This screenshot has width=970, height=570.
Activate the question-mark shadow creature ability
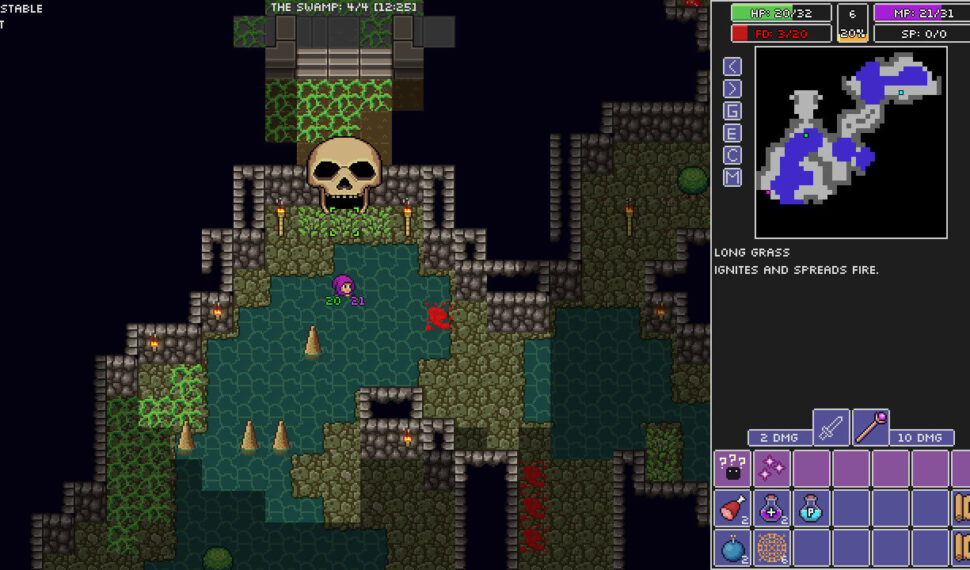(733, 468)
